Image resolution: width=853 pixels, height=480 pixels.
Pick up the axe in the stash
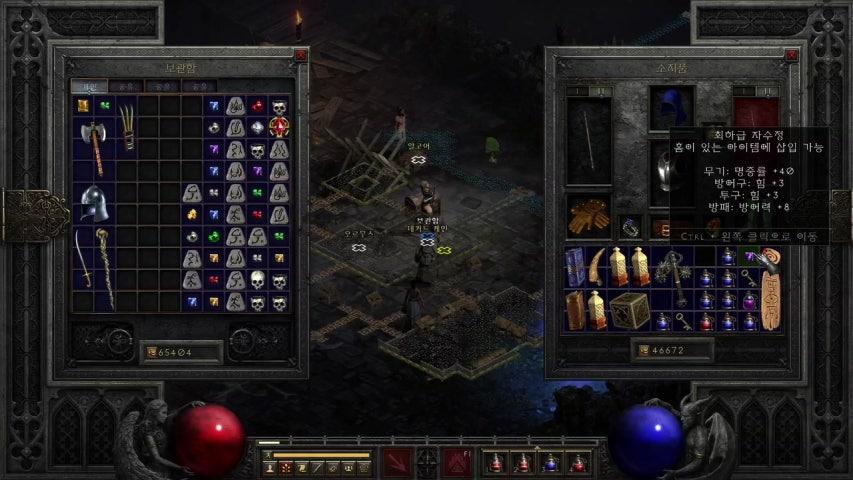(x=93, y=148)
